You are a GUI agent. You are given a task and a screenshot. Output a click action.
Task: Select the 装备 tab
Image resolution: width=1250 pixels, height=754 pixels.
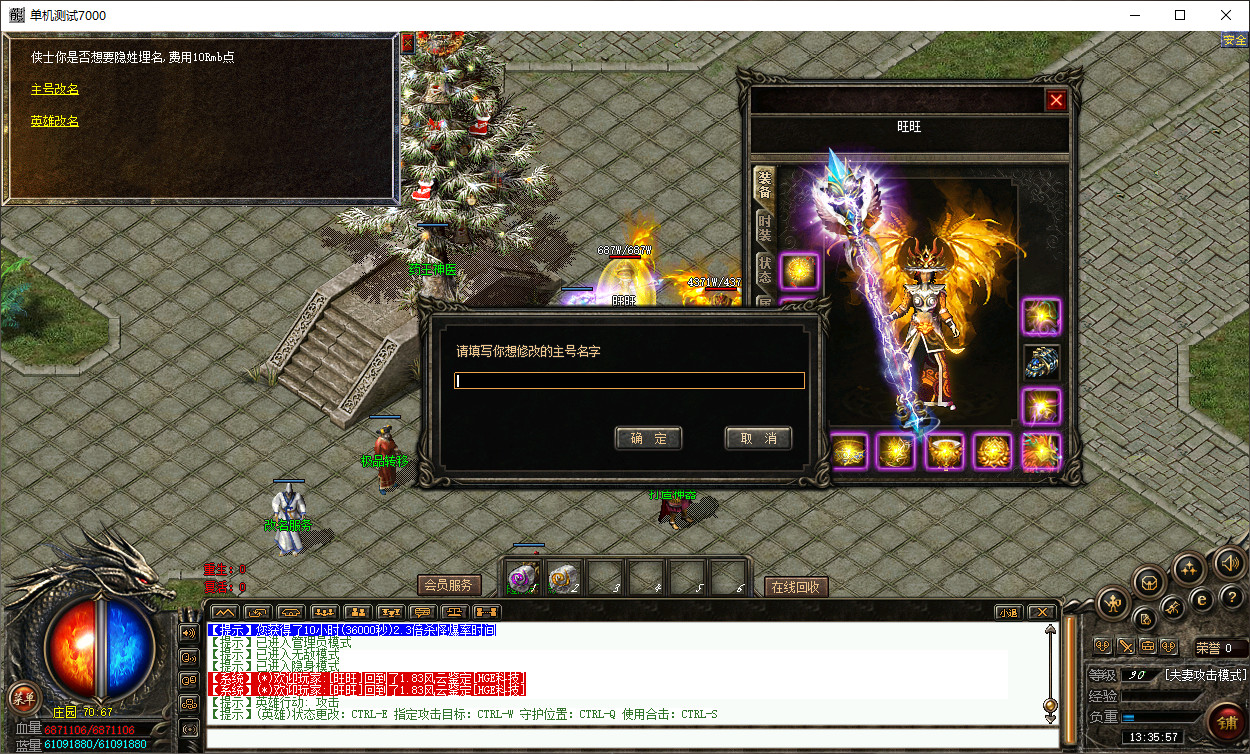[764, 186]
